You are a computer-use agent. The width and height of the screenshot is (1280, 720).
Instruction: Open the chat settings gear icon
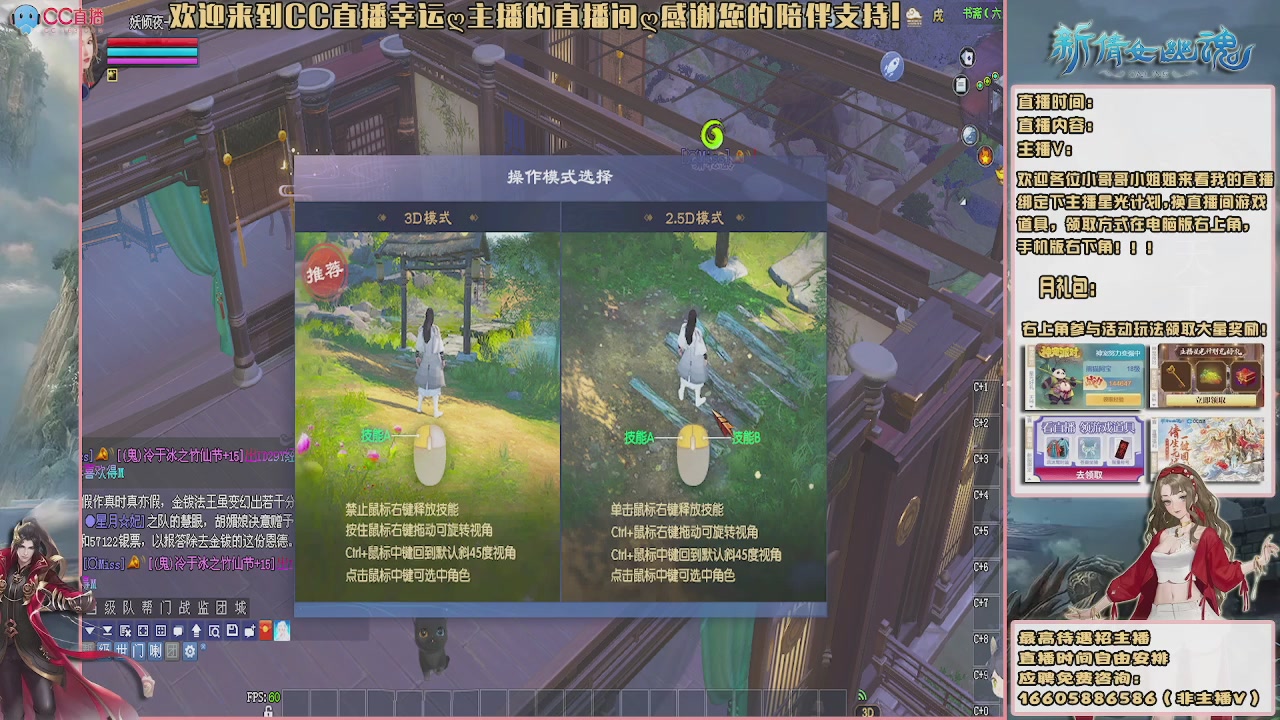click(190, 648)
